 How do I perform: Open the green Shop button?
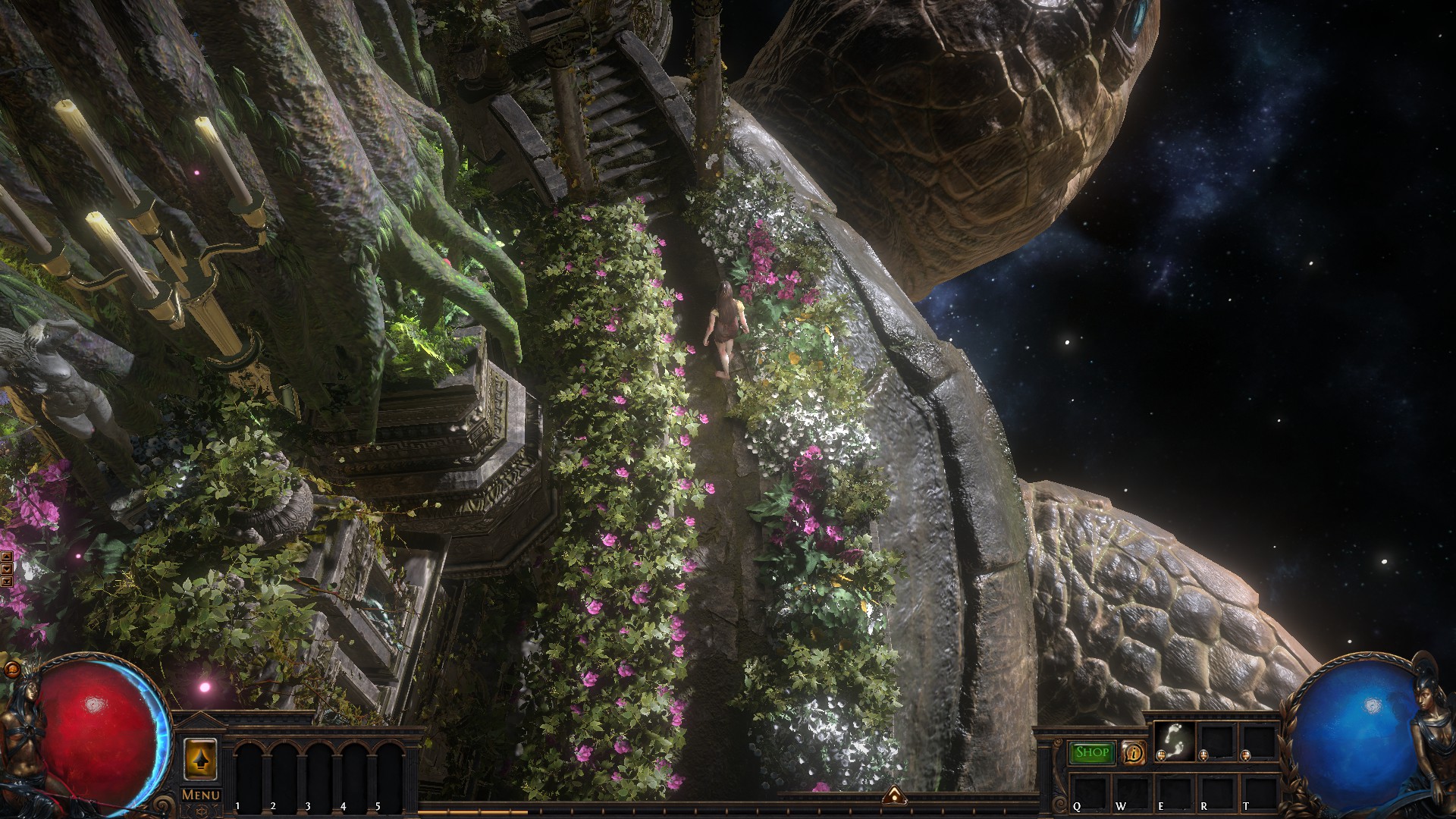coord(1092,752)
